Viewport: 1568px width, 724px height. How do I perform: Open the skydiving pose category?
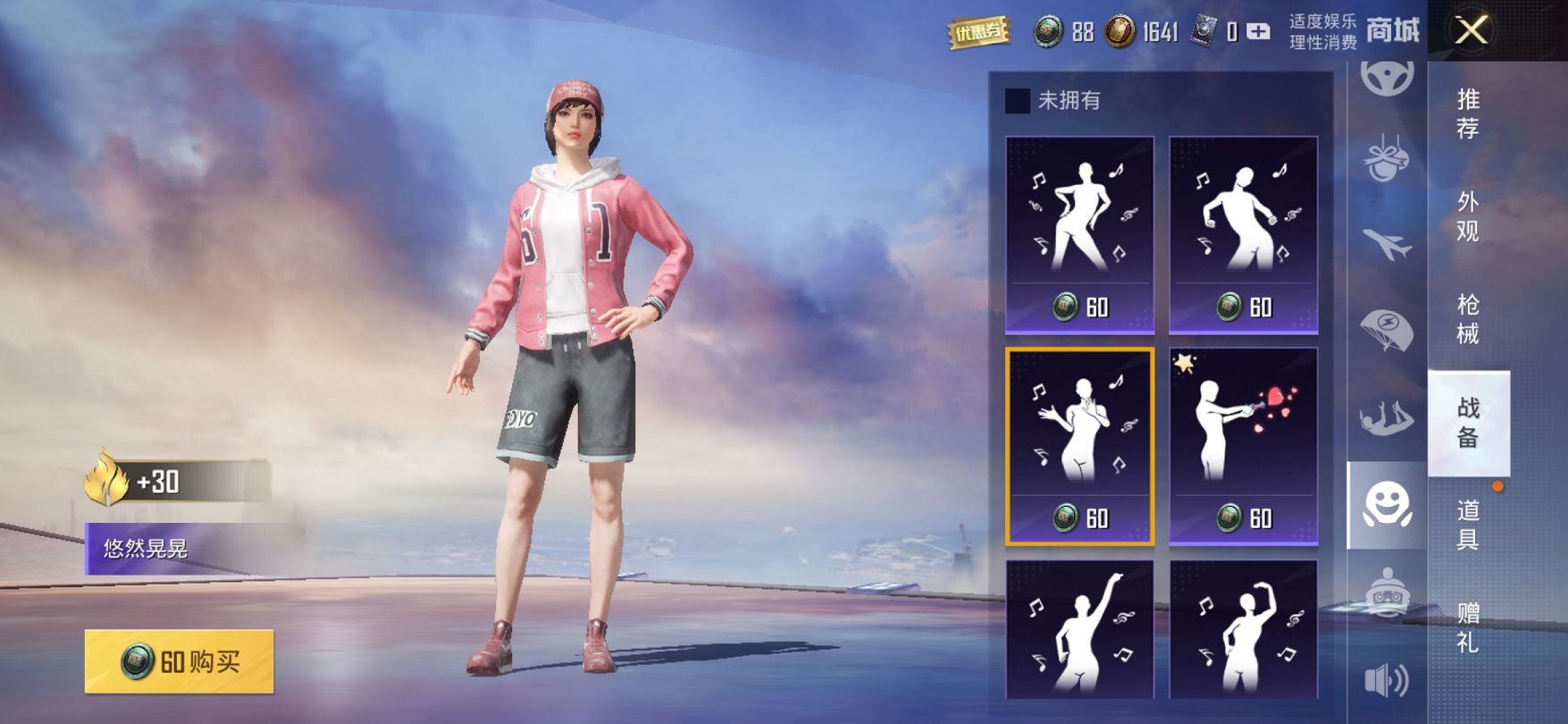click(1387, 417)
